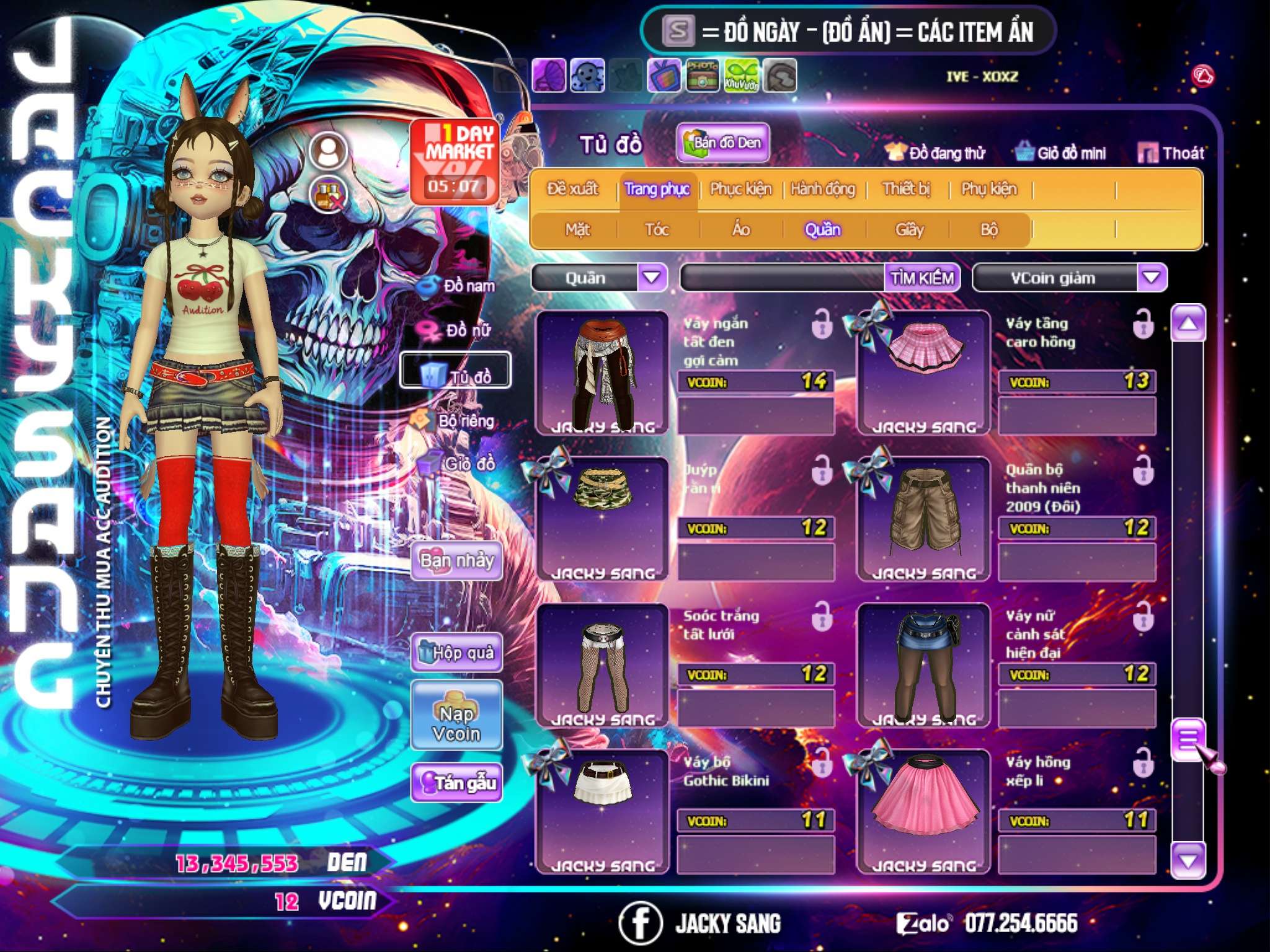Open the Tán gẫu chat
Screen dimensions: 1270x952
pyautogui.click(x=456, y=783)
